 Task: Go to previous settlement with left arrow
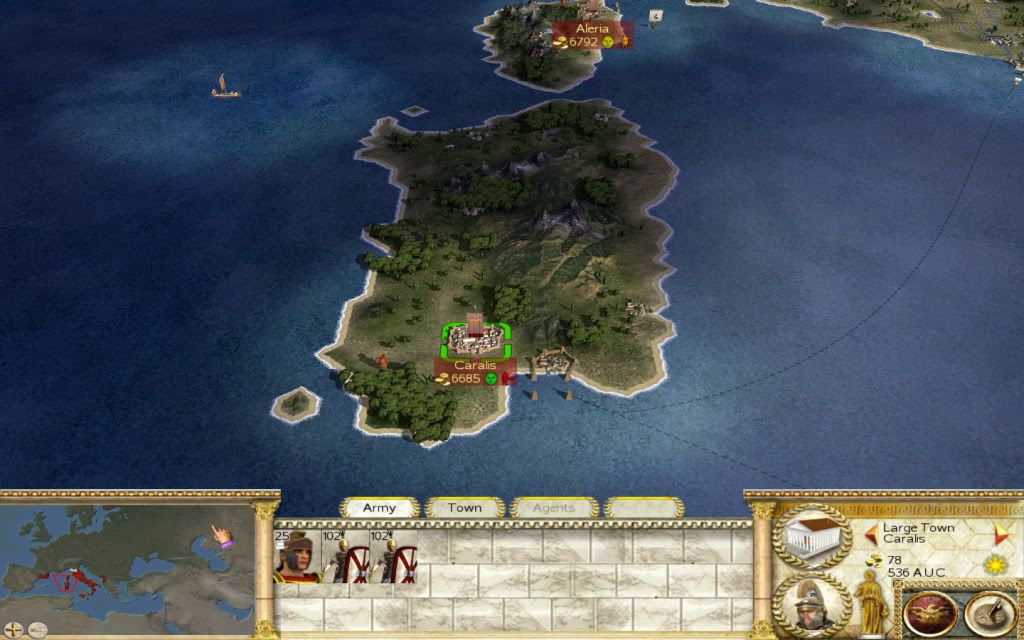click(x=871, y=532)
